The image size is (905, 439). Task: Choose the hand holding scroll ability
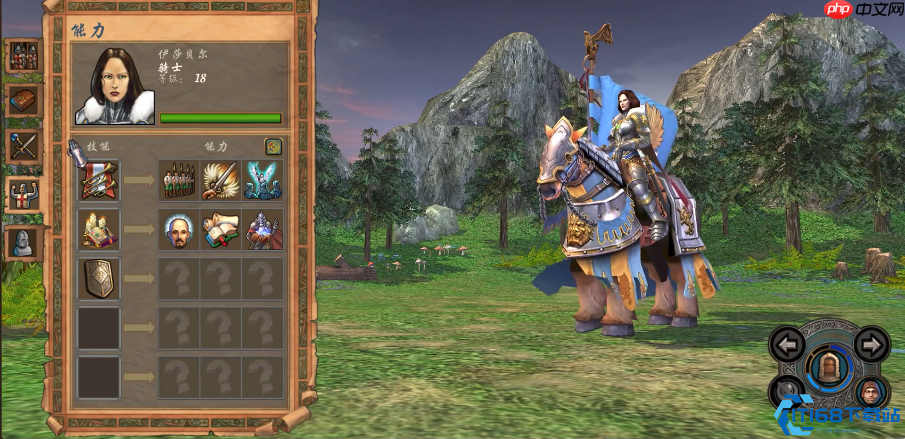click(221, 229)
